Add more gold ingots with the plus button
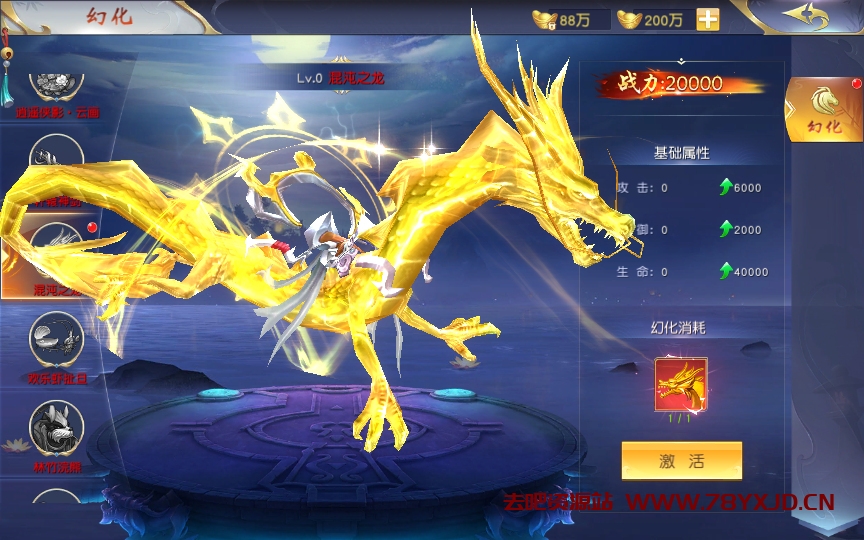This screenshot has height=540, width=864. pyautogui.click(x=707, y=19)
